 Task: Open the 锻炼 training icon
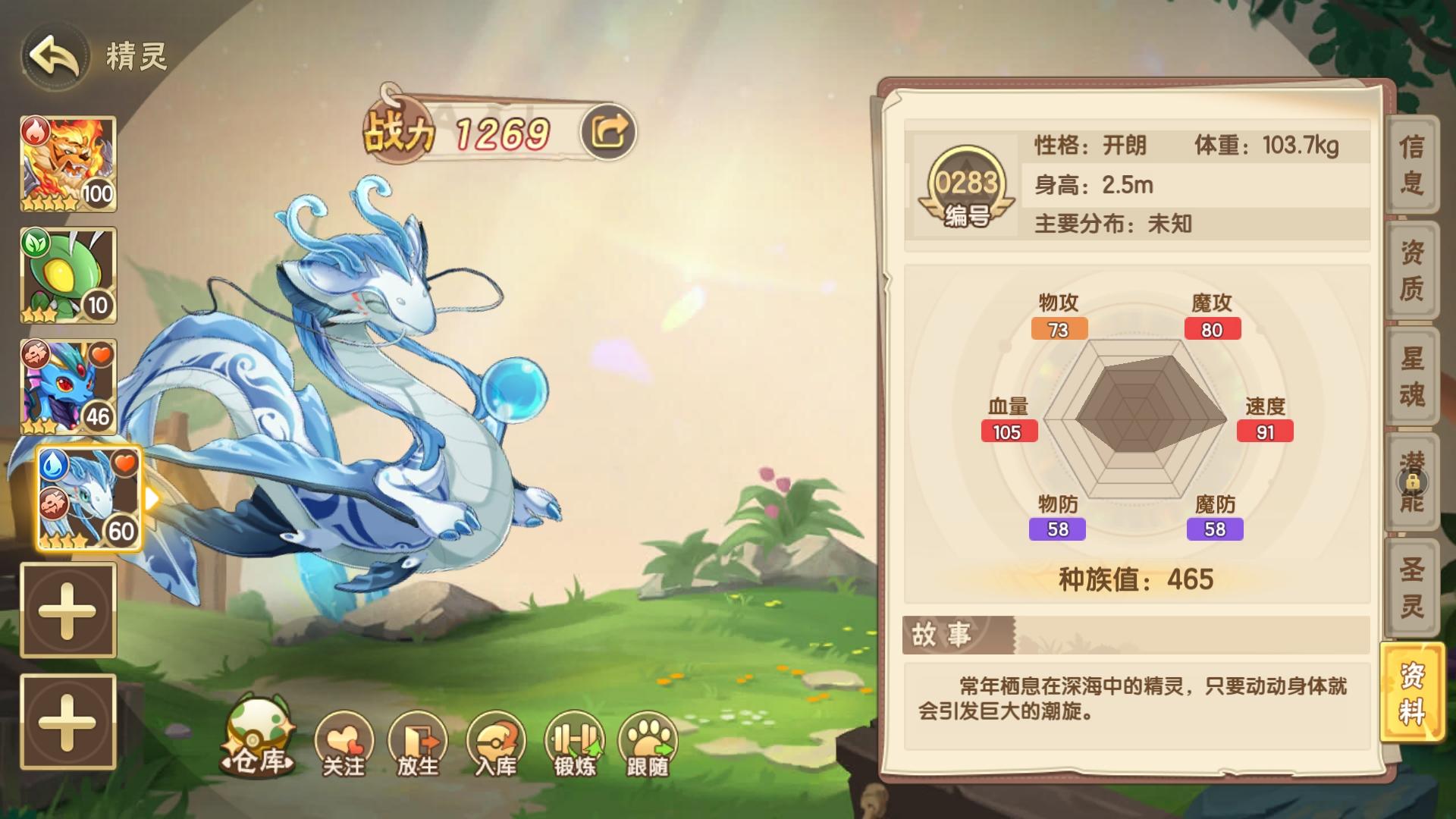point(573,739)
